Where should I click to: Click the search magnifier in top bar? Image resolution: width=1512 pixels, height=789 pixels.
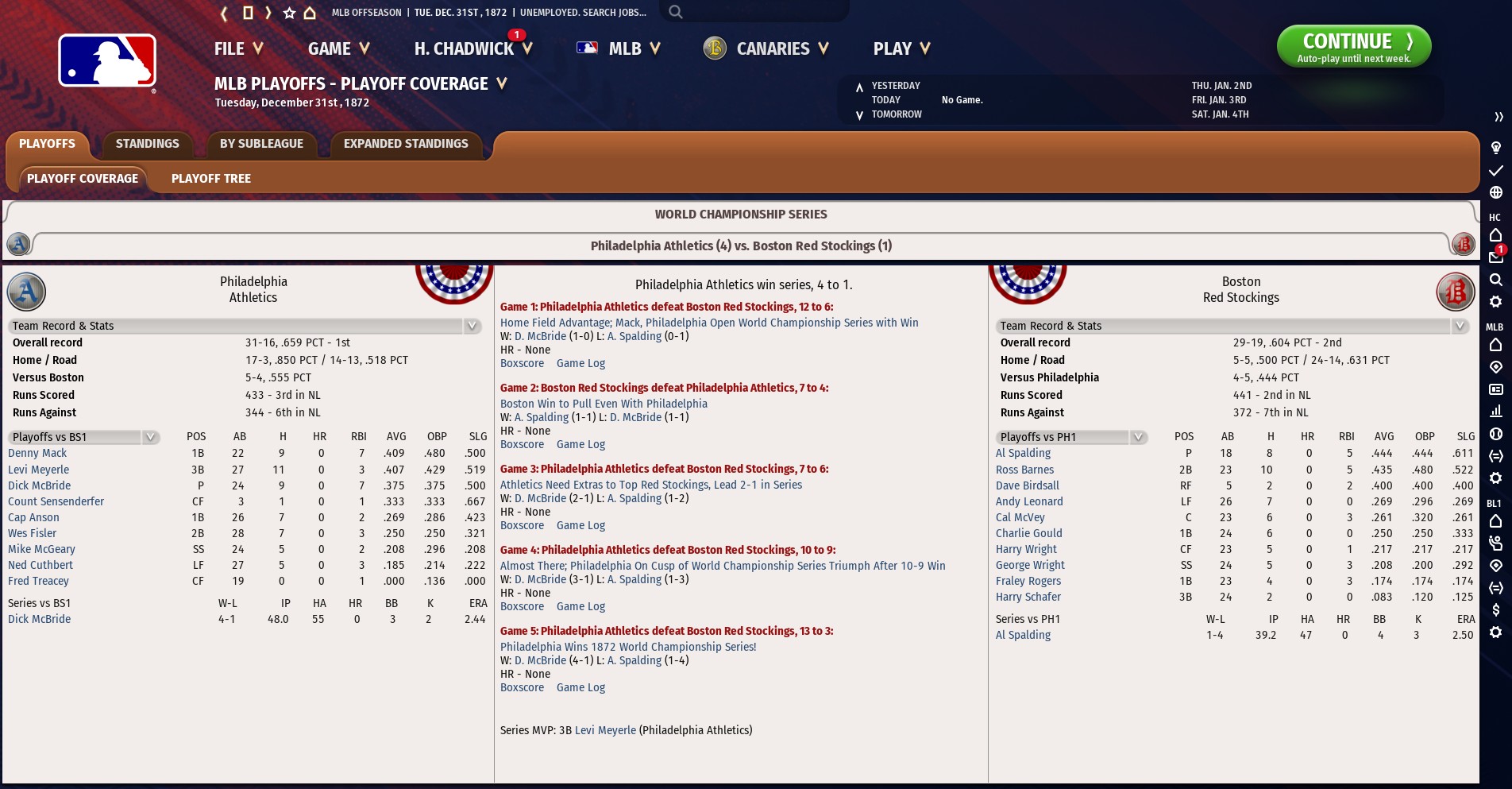(675, 12)
